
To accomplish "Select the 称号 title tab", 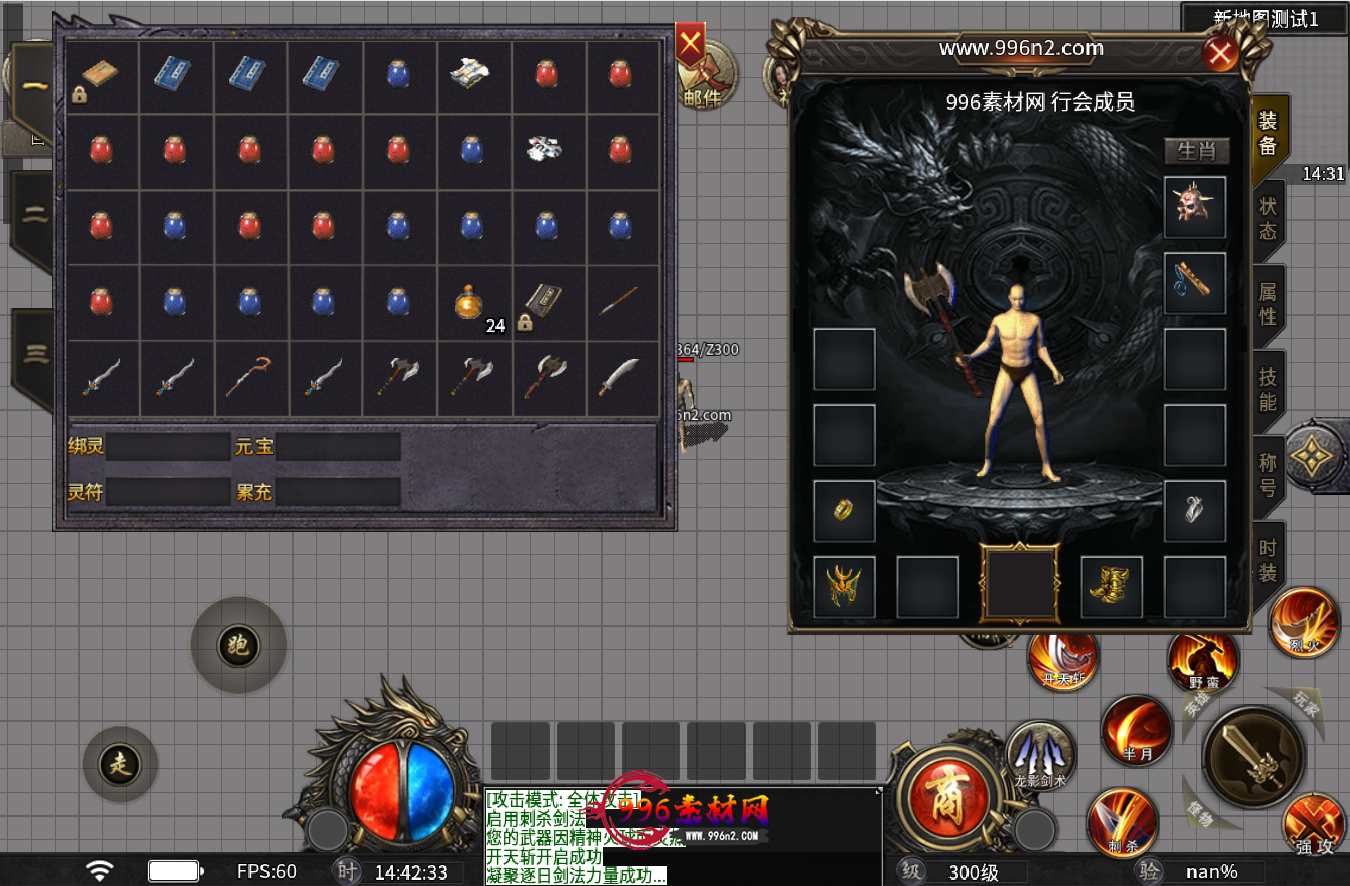I will point(1267,475).
